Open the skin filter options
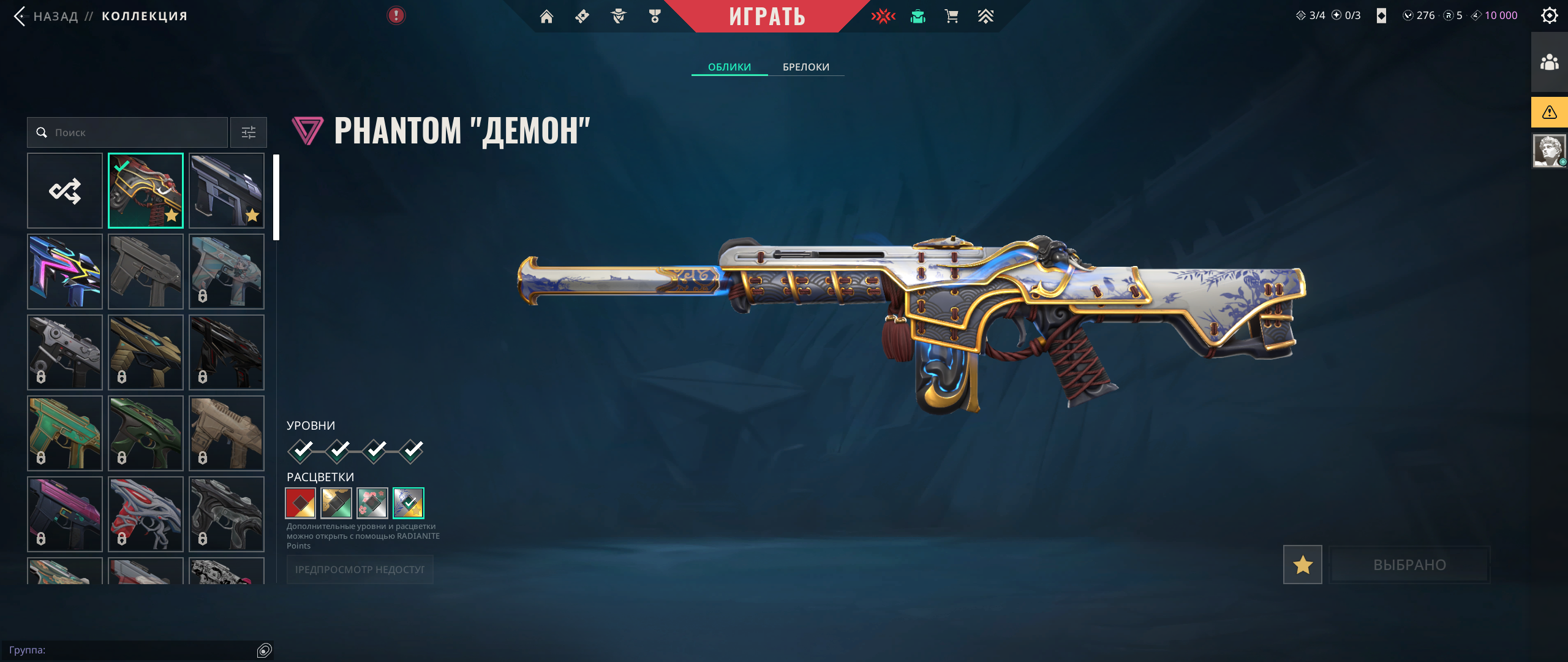This screenshot has width=1568, height=662. point(248,132)
